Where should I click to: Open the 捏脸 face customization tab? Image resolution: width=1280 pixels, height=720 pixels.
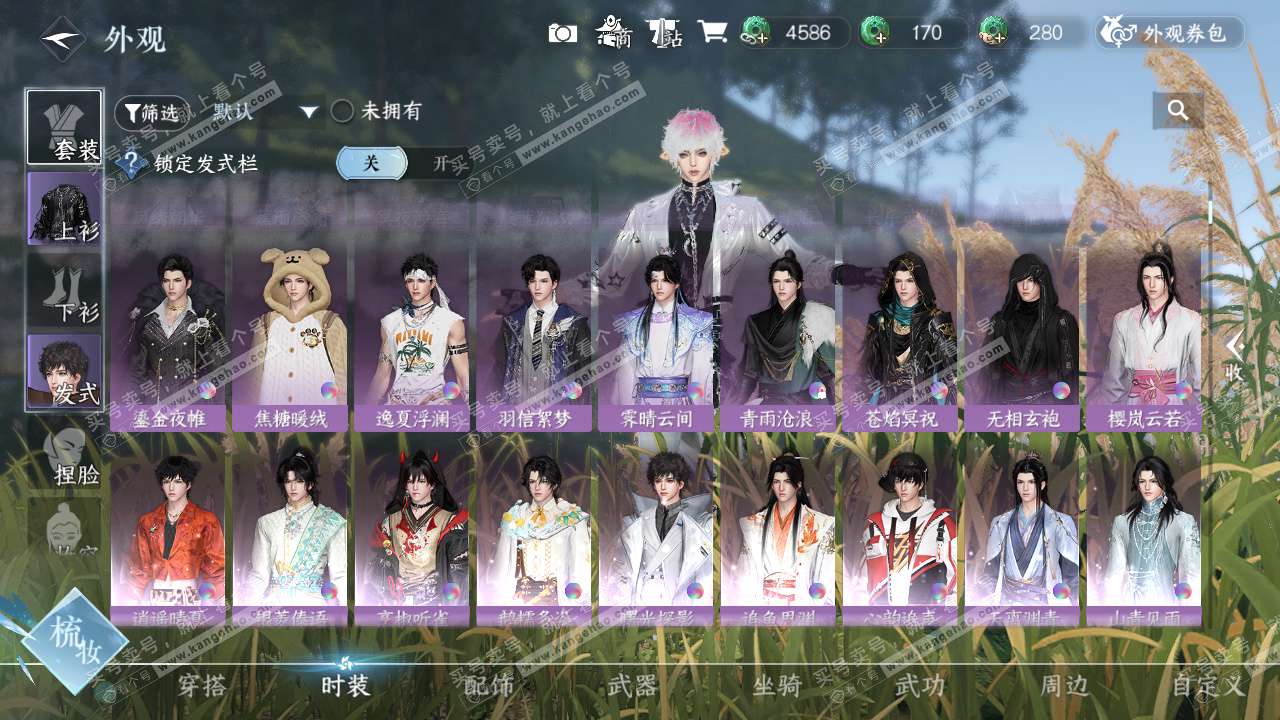coord(65,455)
